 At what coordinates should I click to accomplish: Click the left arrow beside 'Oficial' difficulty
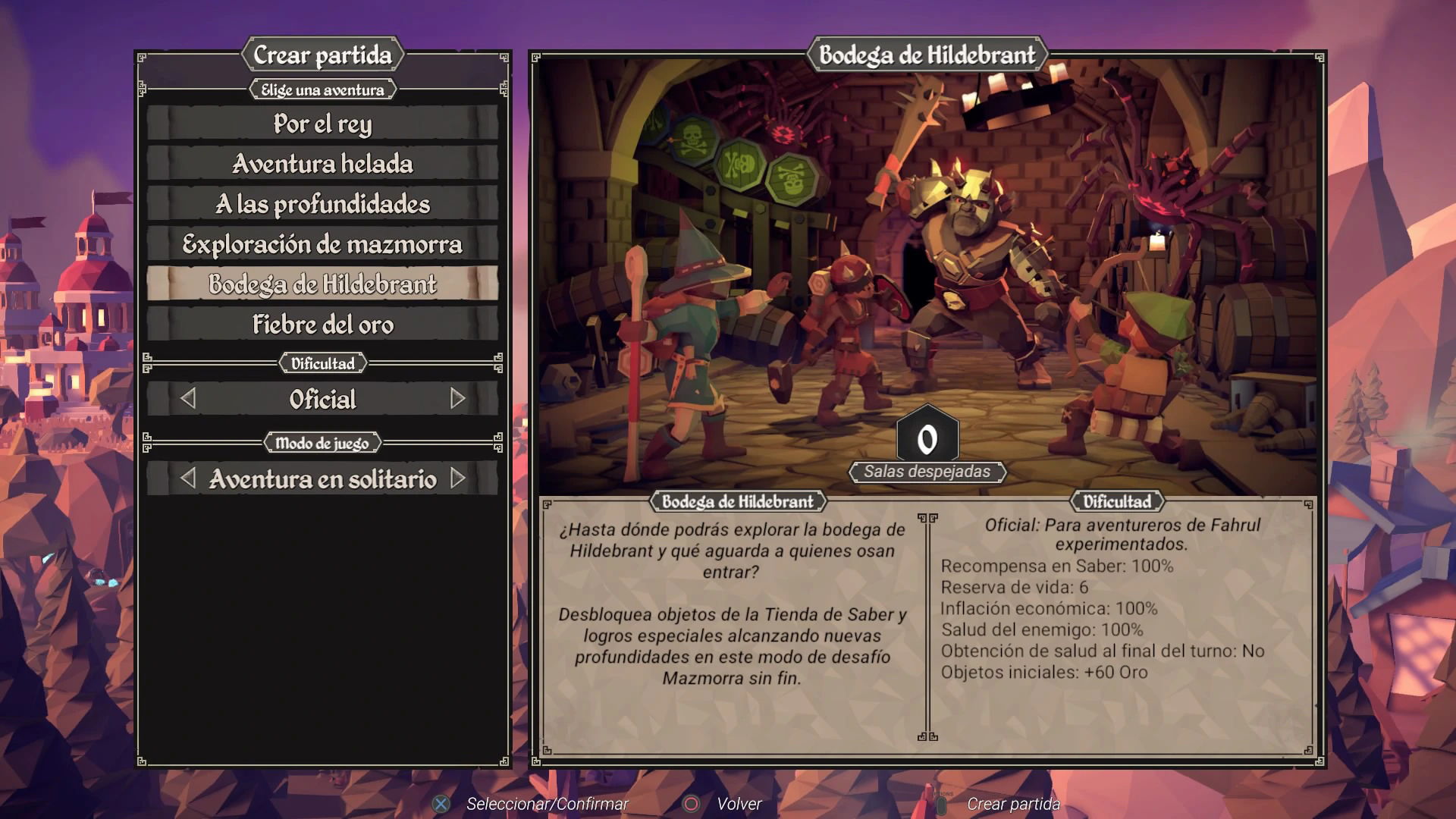tap(188, 399)
